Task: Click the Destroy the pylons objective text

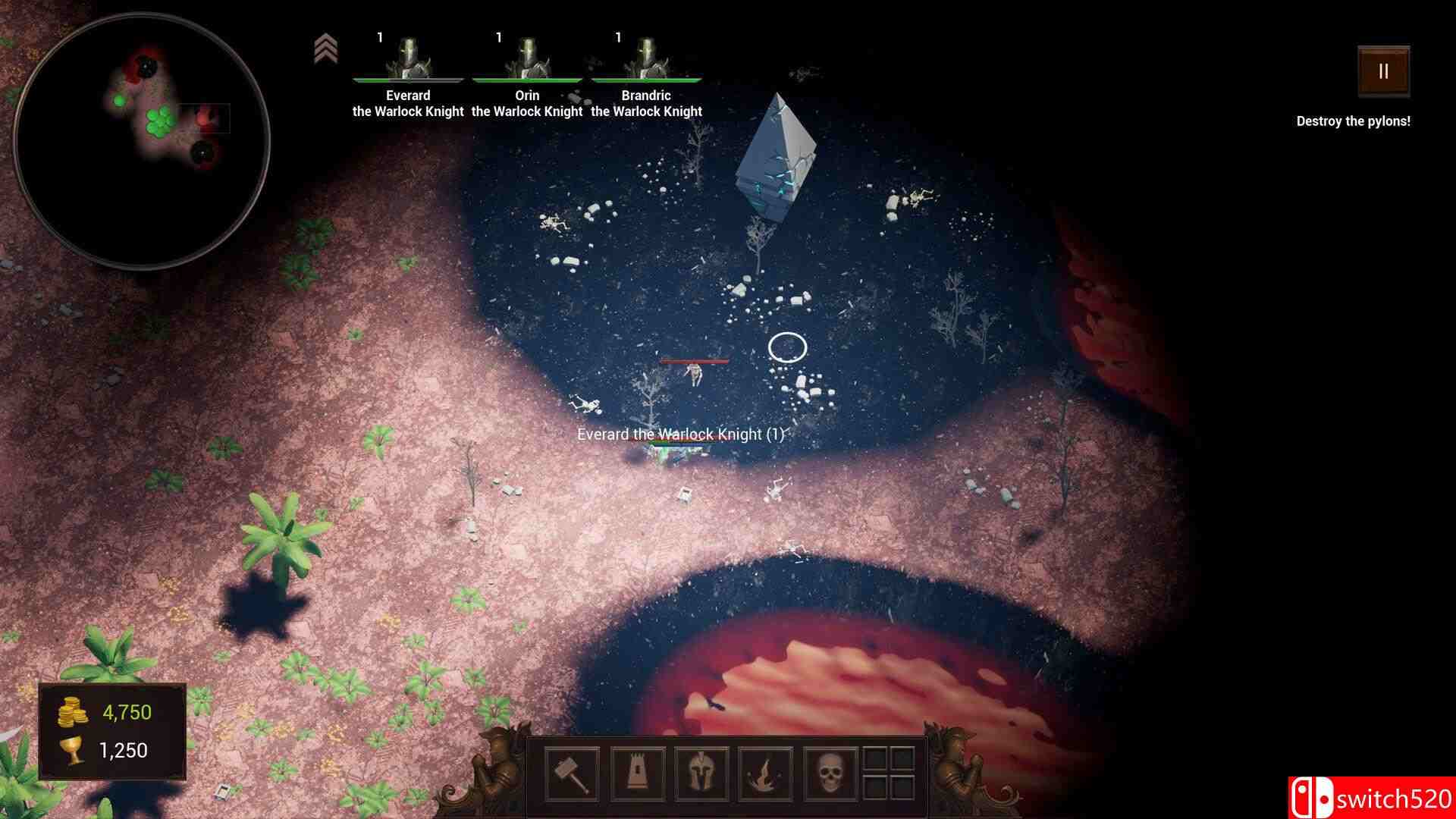Action: pyautogui.click(x=1353, y=119)
